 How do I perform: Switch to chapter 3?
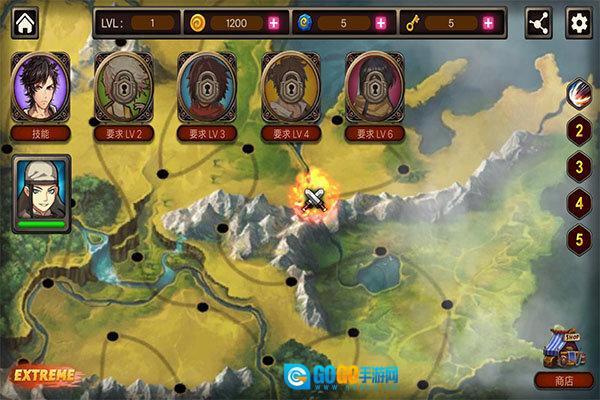577,166
